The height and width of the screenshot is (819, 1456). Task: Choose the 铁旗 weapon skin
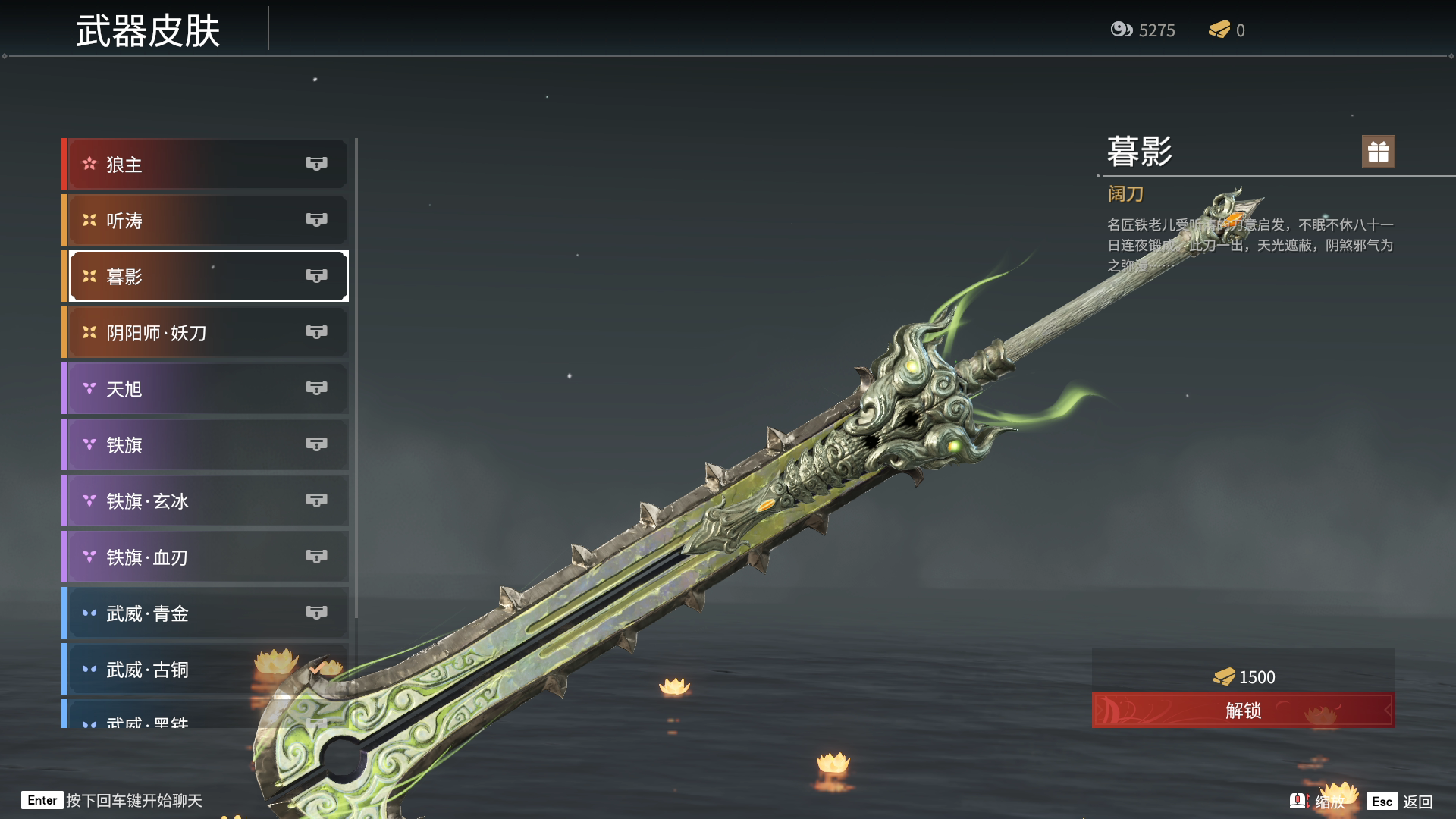pyautogui.click(x=205, y=444)
